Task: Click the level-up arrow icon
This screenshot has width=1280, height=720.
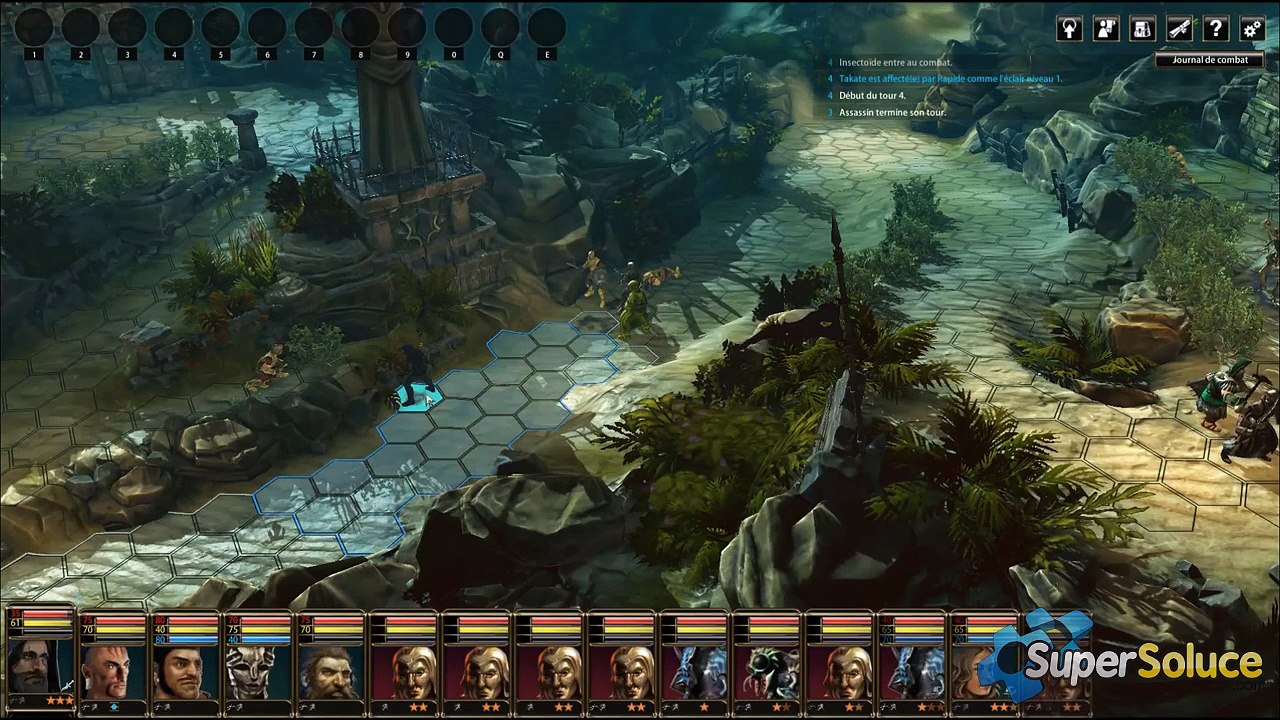Action: pyautogui.click(x=1070, y=29)
